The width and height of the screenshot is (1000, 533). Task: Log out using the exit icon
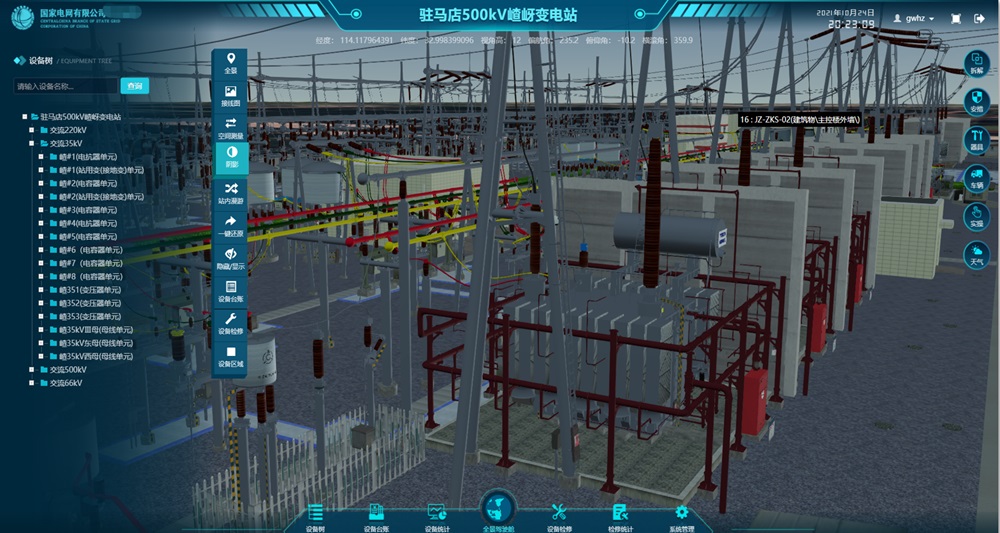click(980, 19)
